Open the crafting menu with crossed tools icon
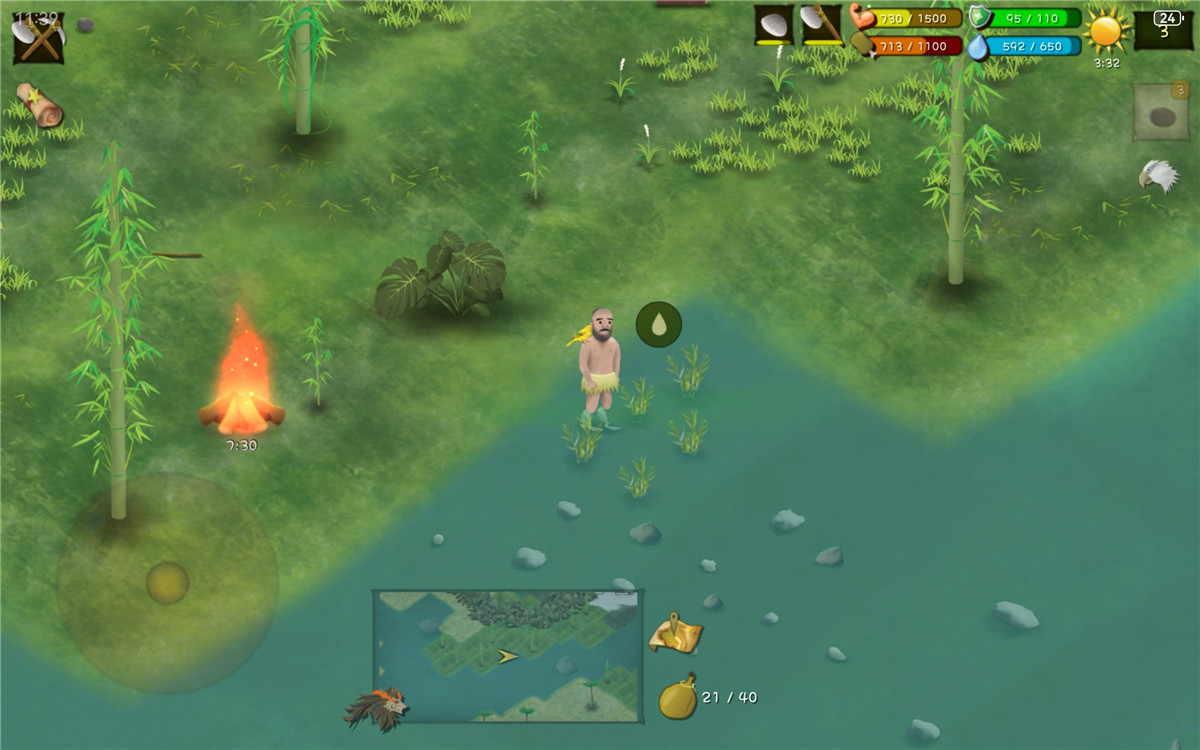This screenshot has height=750, width=1200. click(x=38, y=38)
